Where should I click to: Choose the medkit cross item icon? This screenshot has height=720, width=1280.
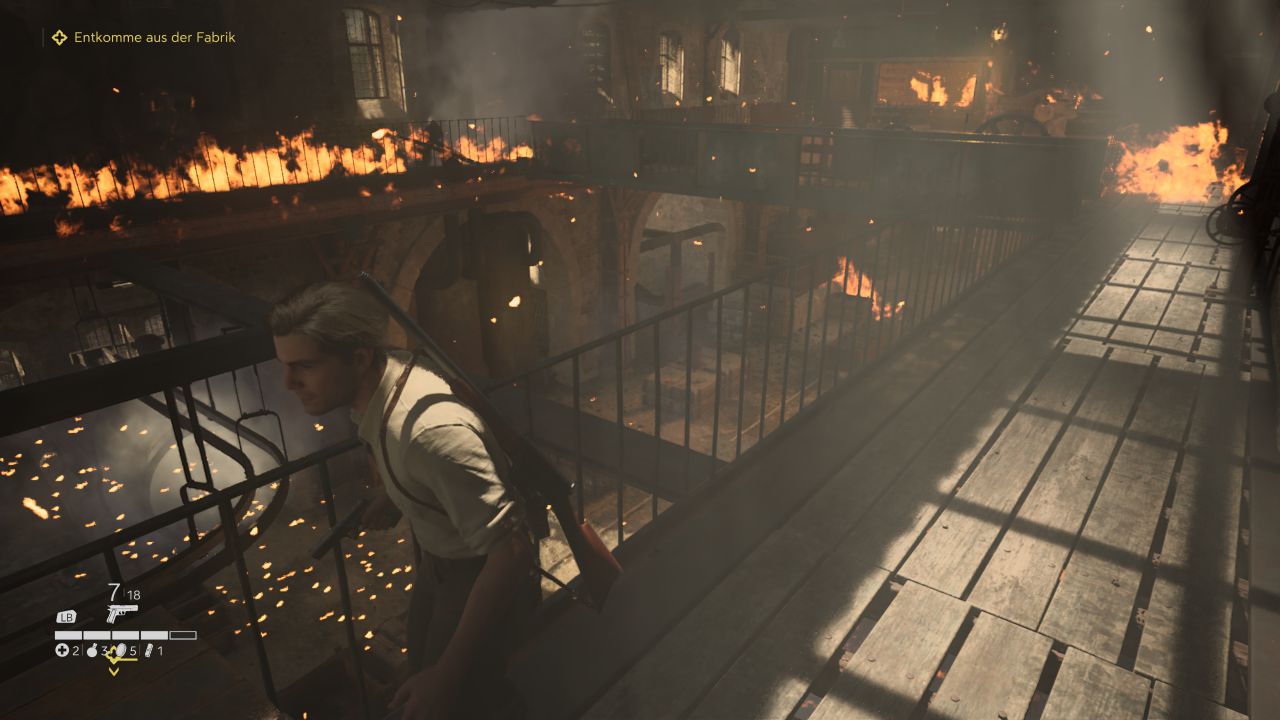pyautogui.click(x=61, y=651)
